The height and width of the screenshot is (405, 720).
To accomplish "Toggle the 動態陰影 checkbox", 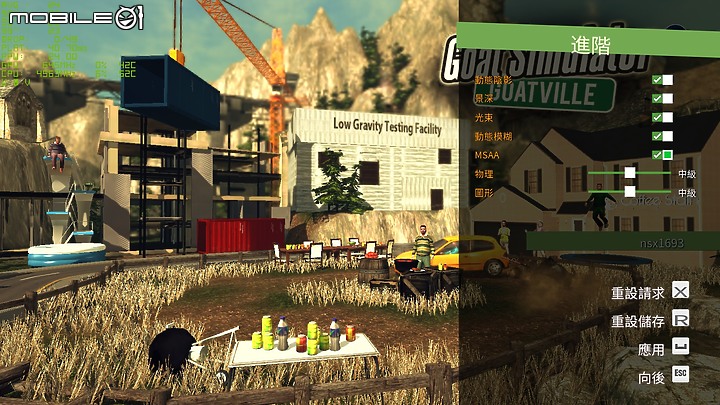I will click(662, 80).
